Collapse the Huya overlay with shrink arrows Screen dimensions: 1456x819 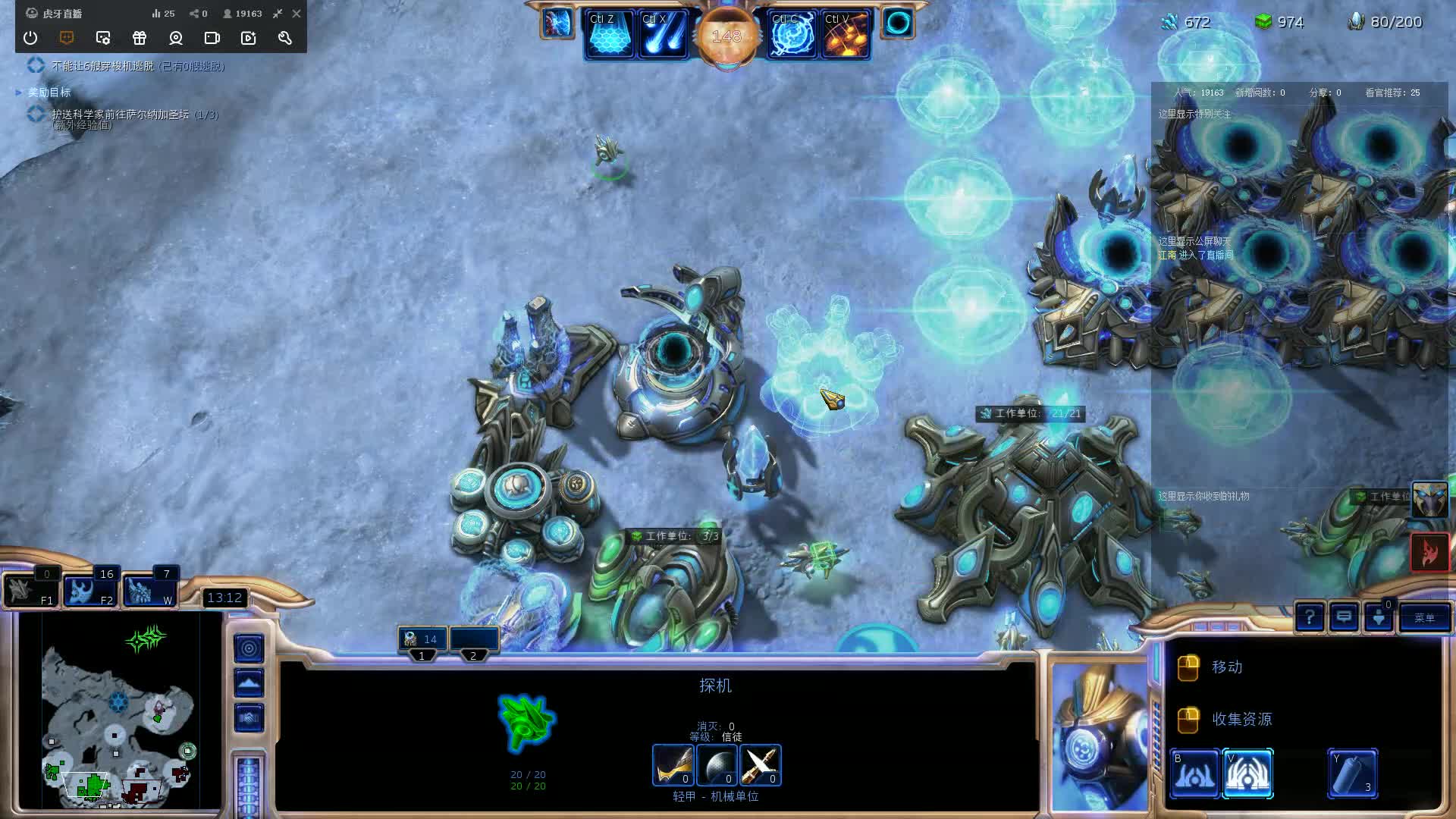coord(278,13)
